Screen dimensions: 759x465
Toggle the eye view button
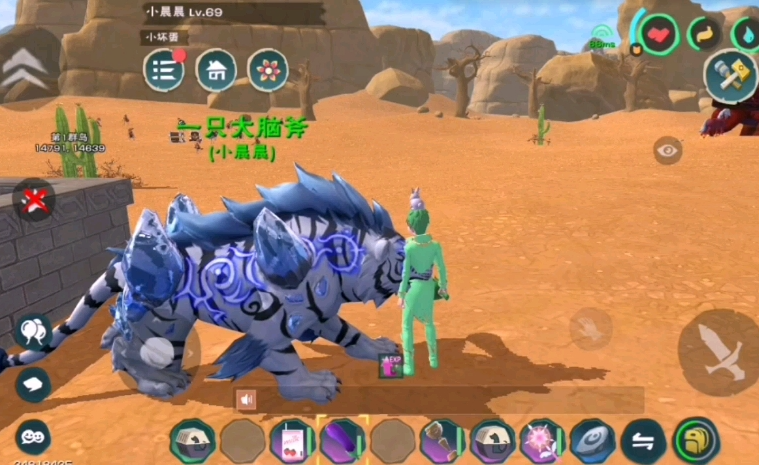point(667,150)
